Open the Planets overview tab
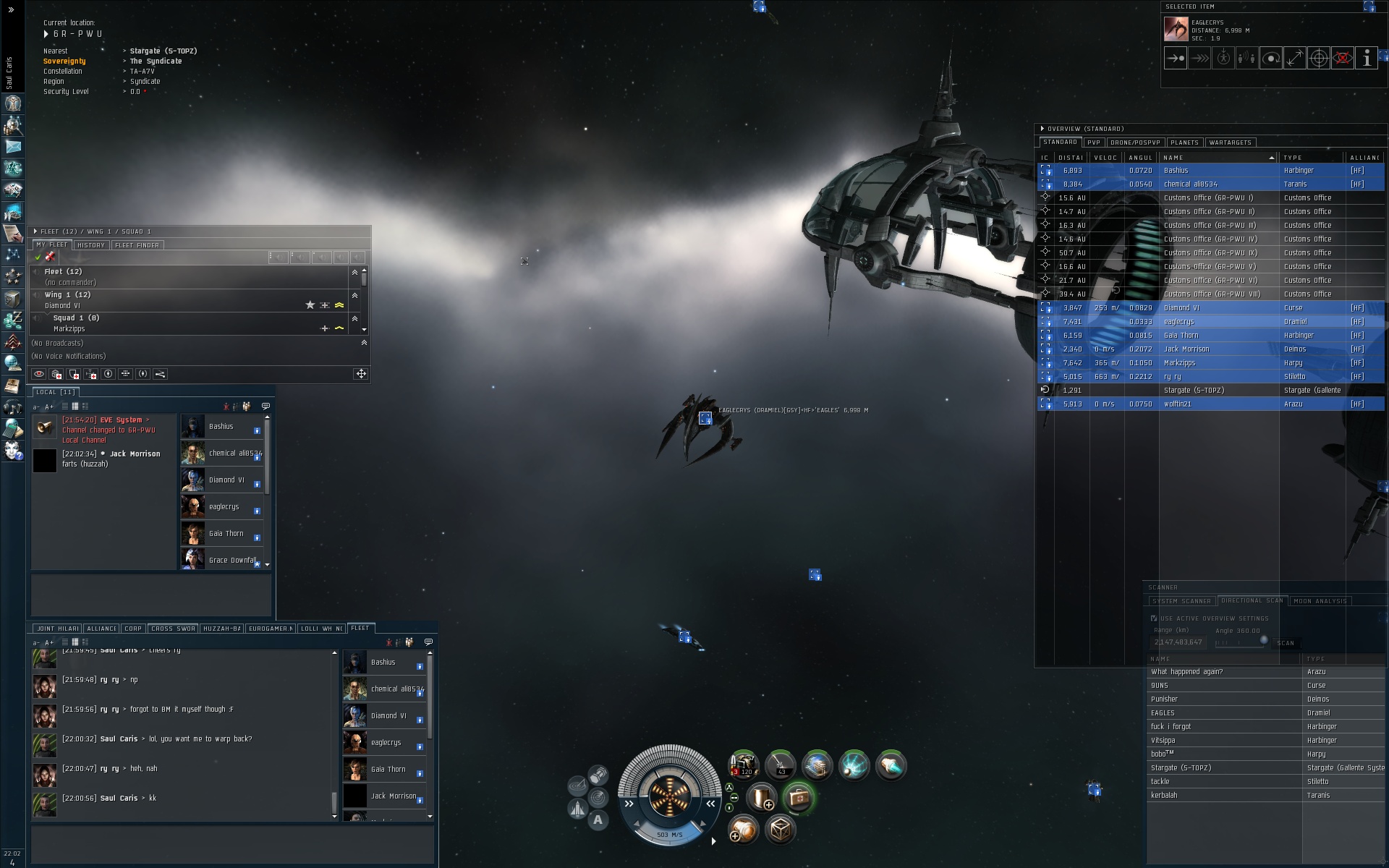This screenshot has width=1389, height=868. click(1184, 142)
